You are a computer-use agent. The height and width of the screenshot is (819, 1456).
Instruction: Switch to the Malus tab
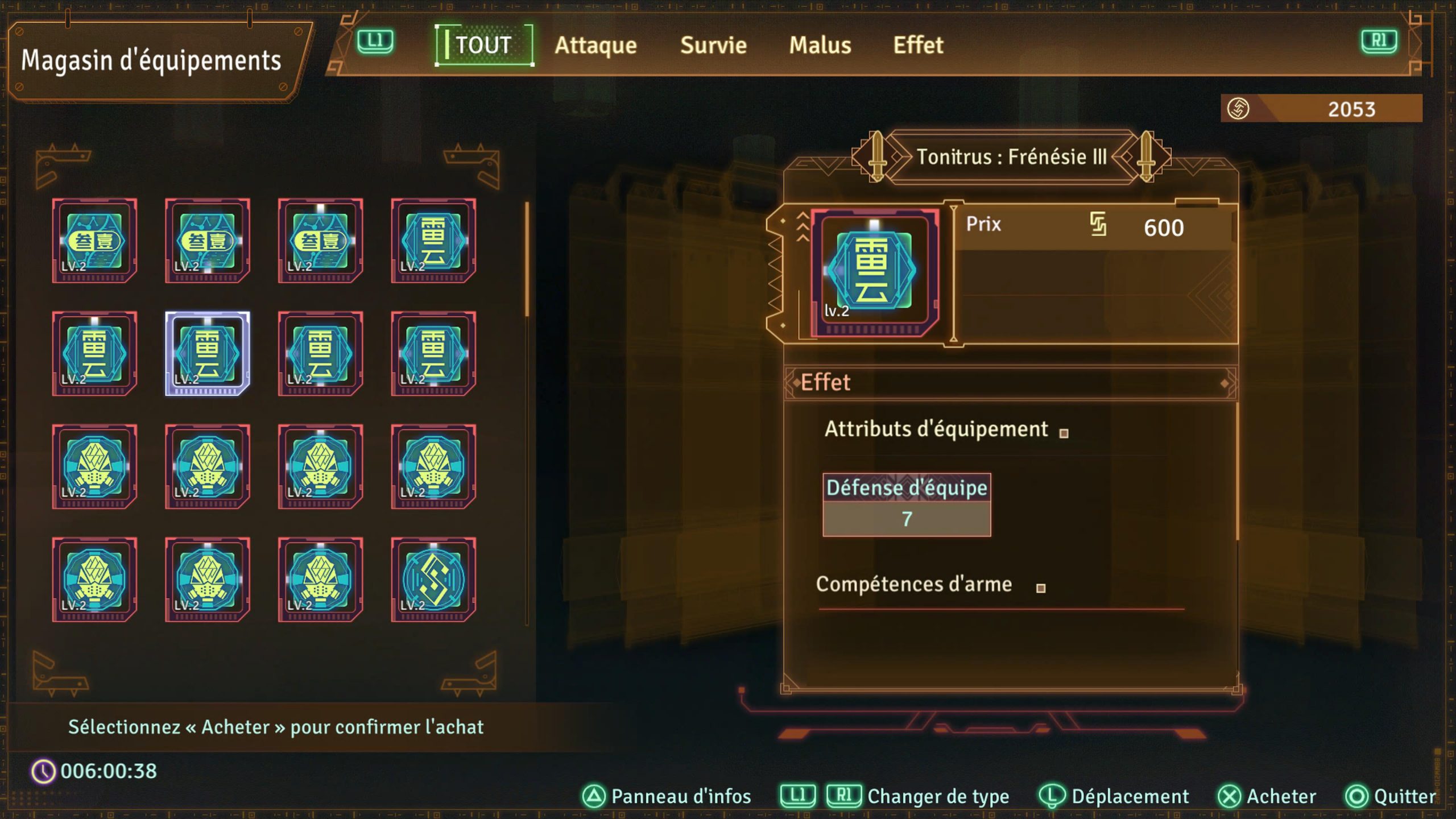(820, 45)
